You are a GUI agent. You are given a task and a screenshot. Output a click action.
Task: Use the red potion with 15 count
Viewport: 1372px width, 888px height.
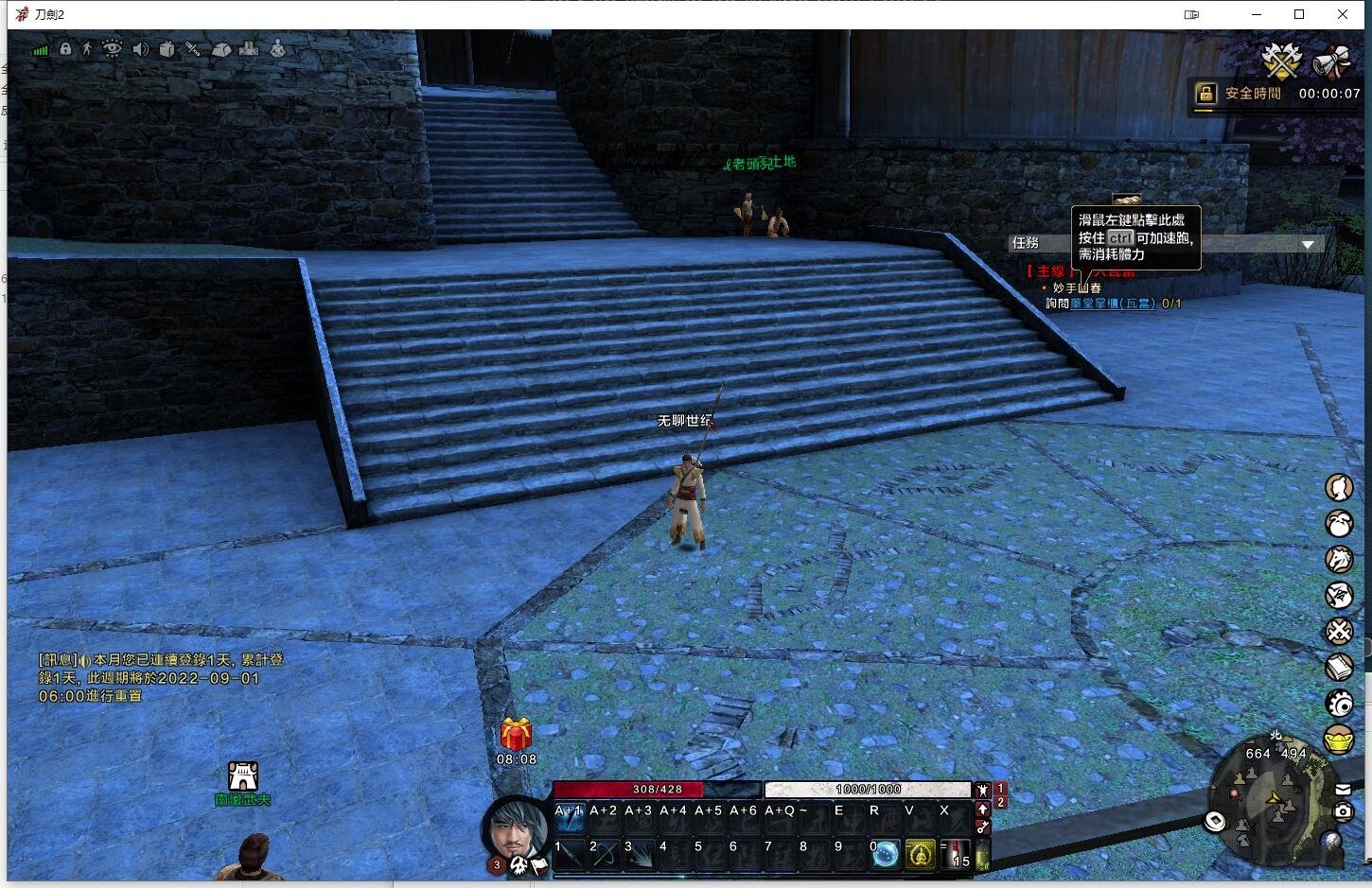coord(955,854)
